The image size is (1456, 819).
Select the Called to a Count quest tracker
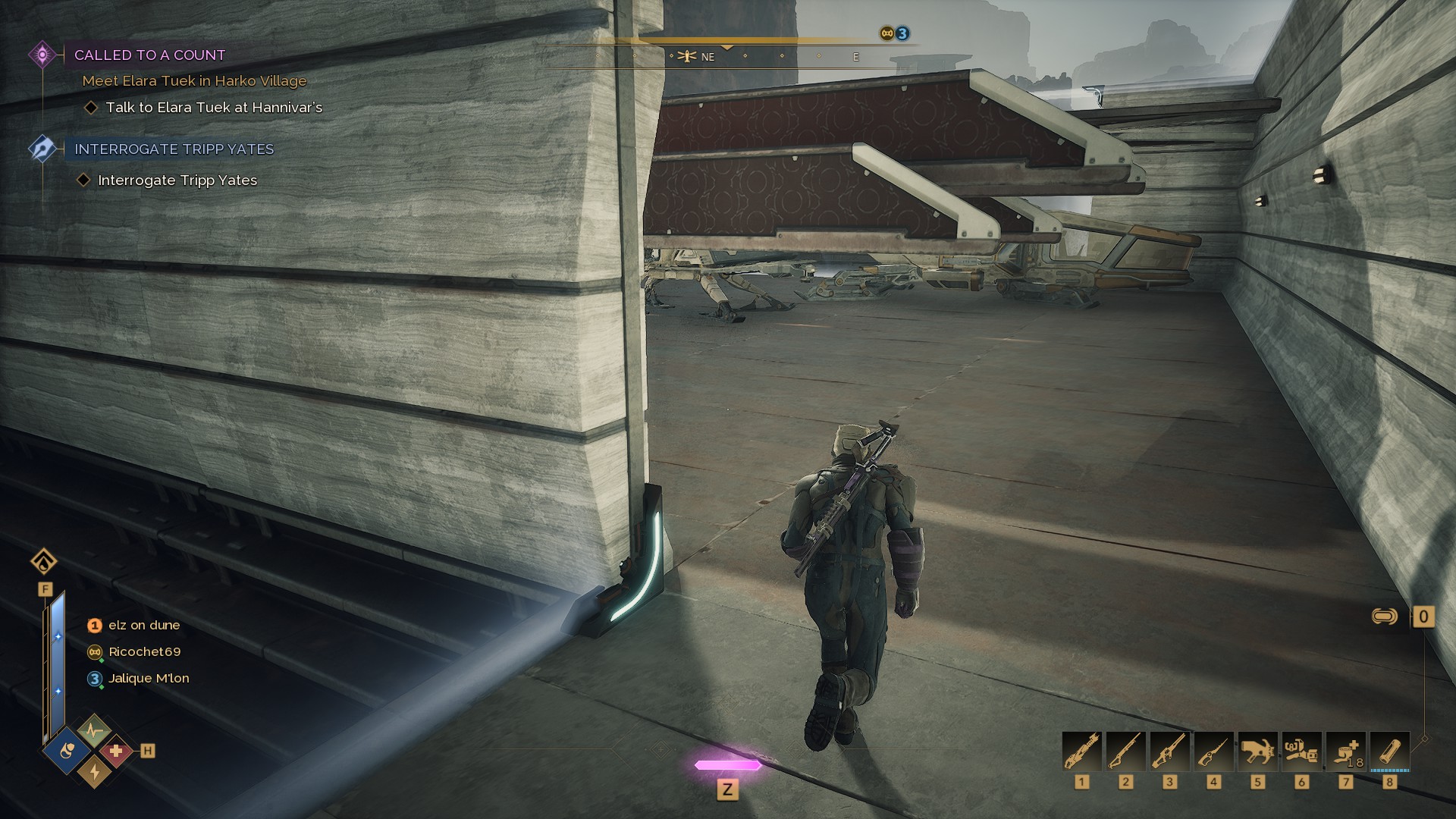click(149, 55)
